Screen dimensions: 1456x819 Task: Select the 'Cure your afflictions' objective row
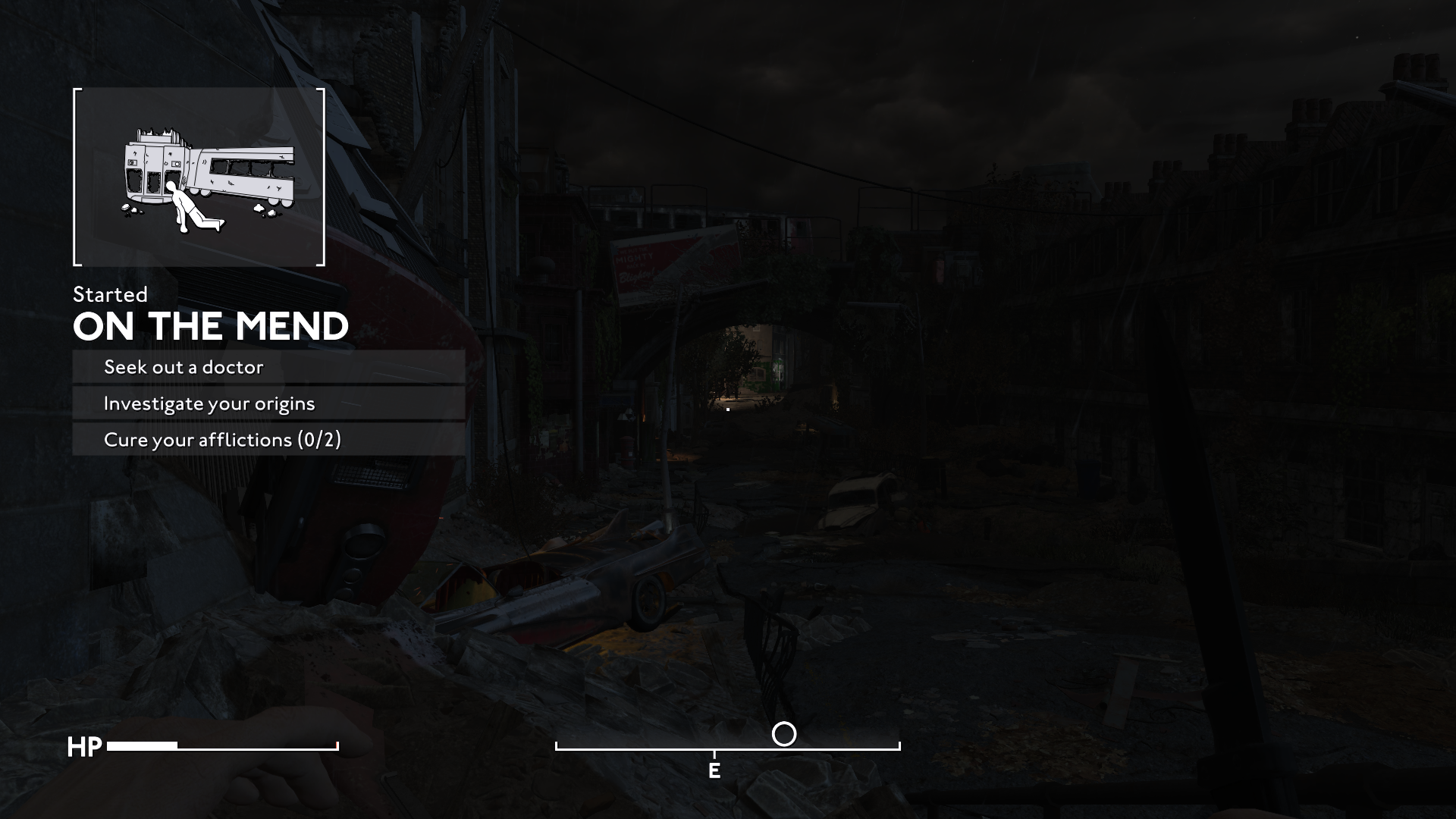point(268,440)
